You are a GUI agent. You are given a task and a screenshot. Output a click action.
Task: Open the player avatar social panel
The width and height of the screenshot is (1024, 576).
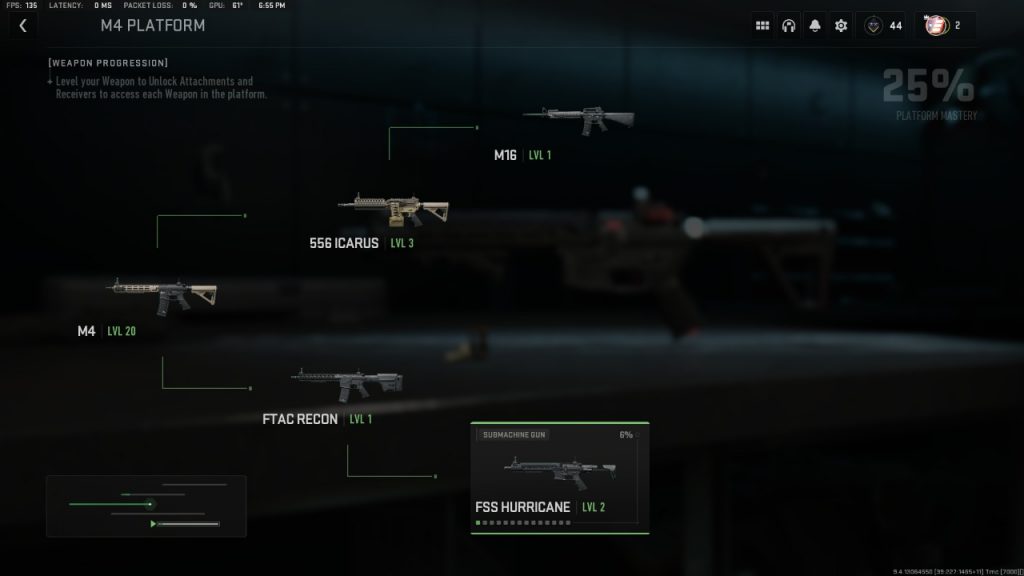tap(945, 25)
